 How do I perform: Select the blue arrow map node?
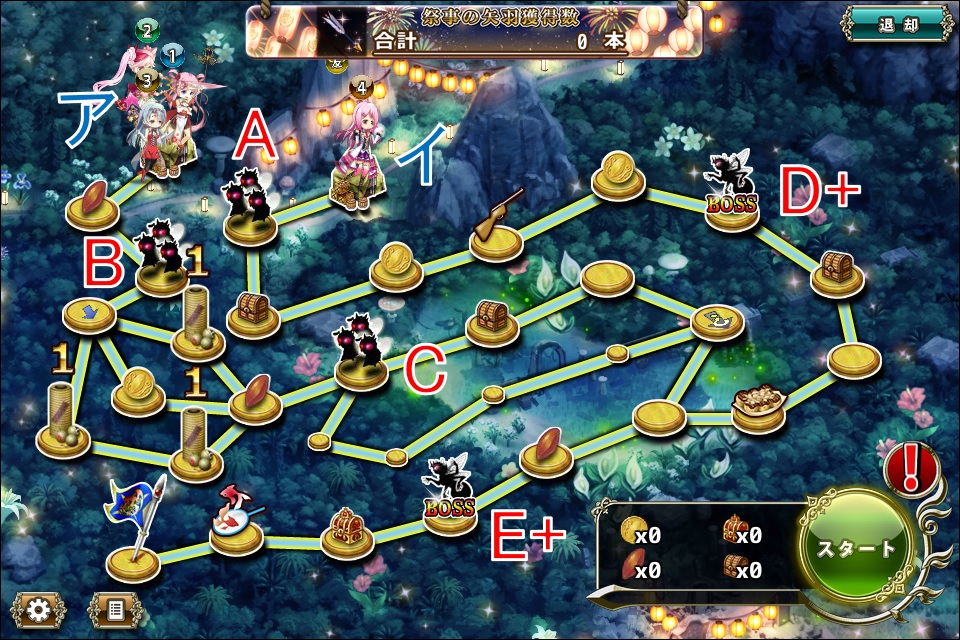pos(89,314)
